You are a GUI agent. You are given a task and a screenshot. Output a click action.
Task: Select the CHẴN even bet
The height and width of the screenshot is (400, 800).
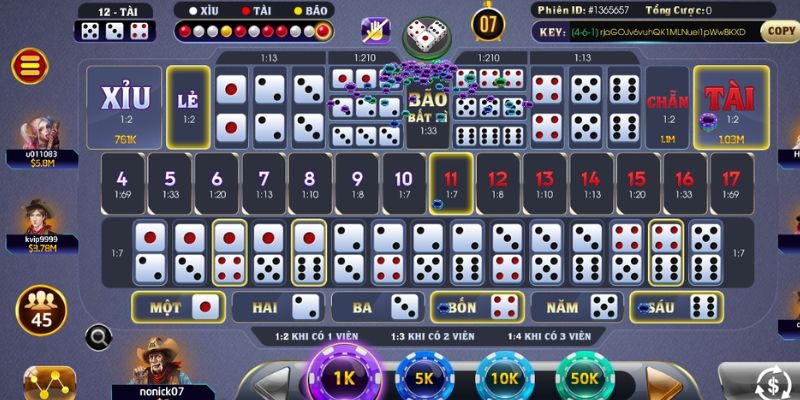(x=668, y=107)
